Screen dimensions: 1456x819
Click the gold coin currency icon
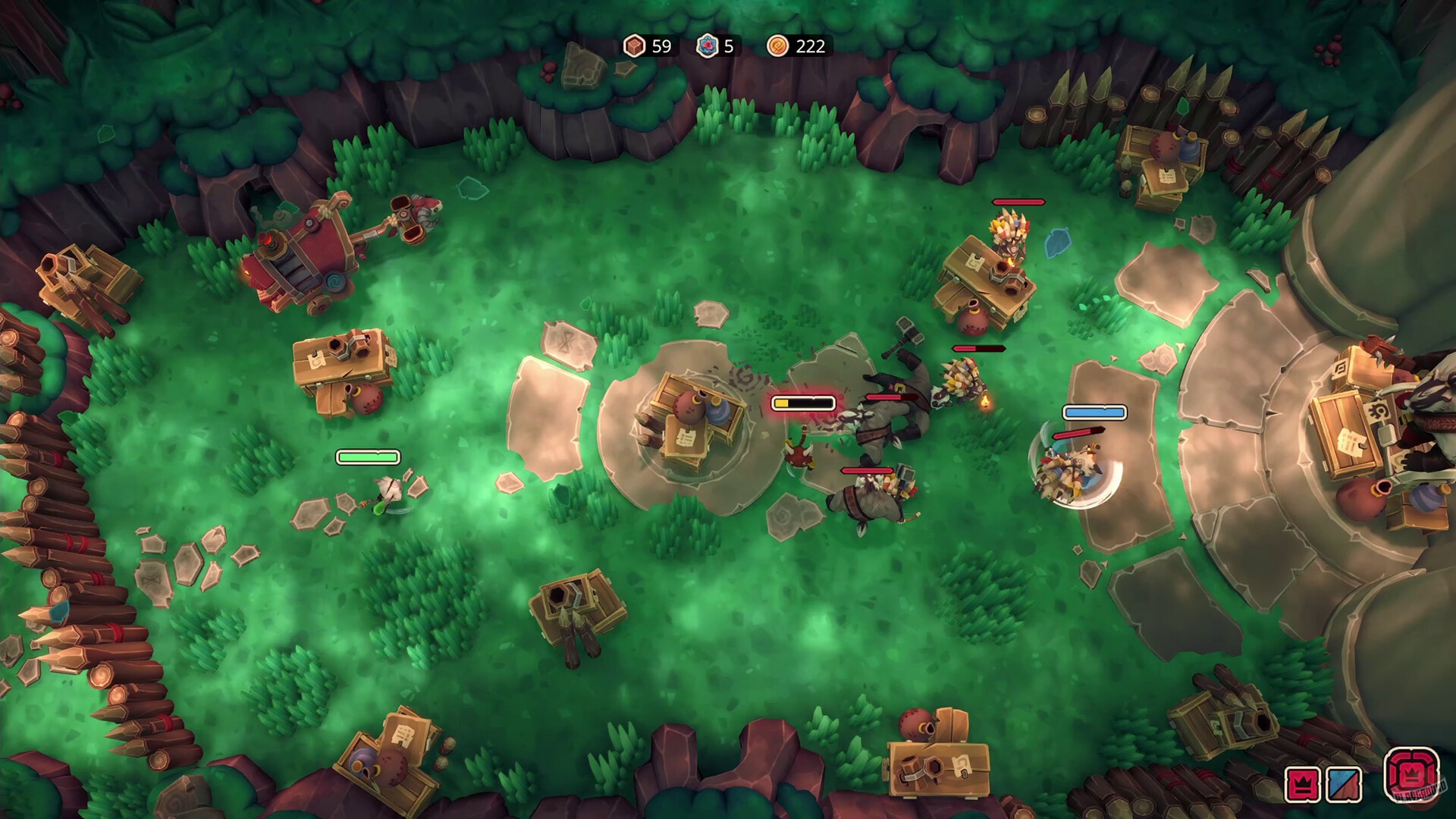(x=779, y=47)
